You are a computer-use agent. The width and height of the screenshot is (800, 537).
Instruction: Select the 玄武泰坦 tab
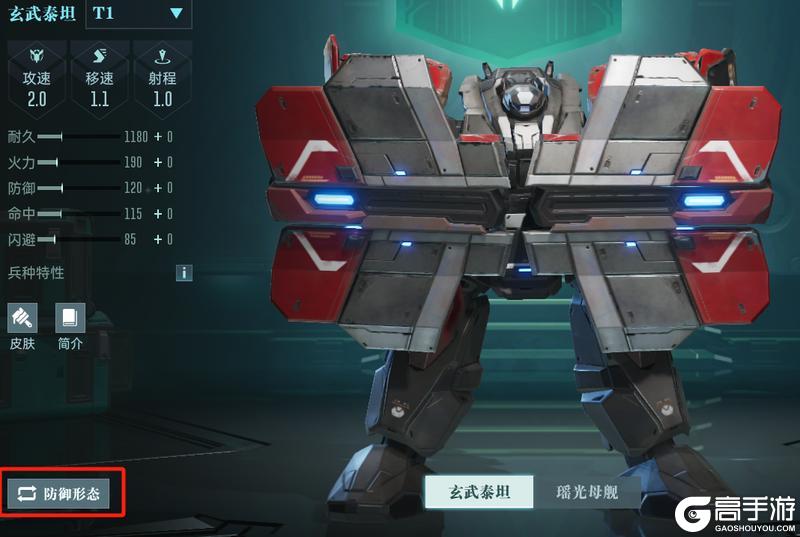point(476,493)
